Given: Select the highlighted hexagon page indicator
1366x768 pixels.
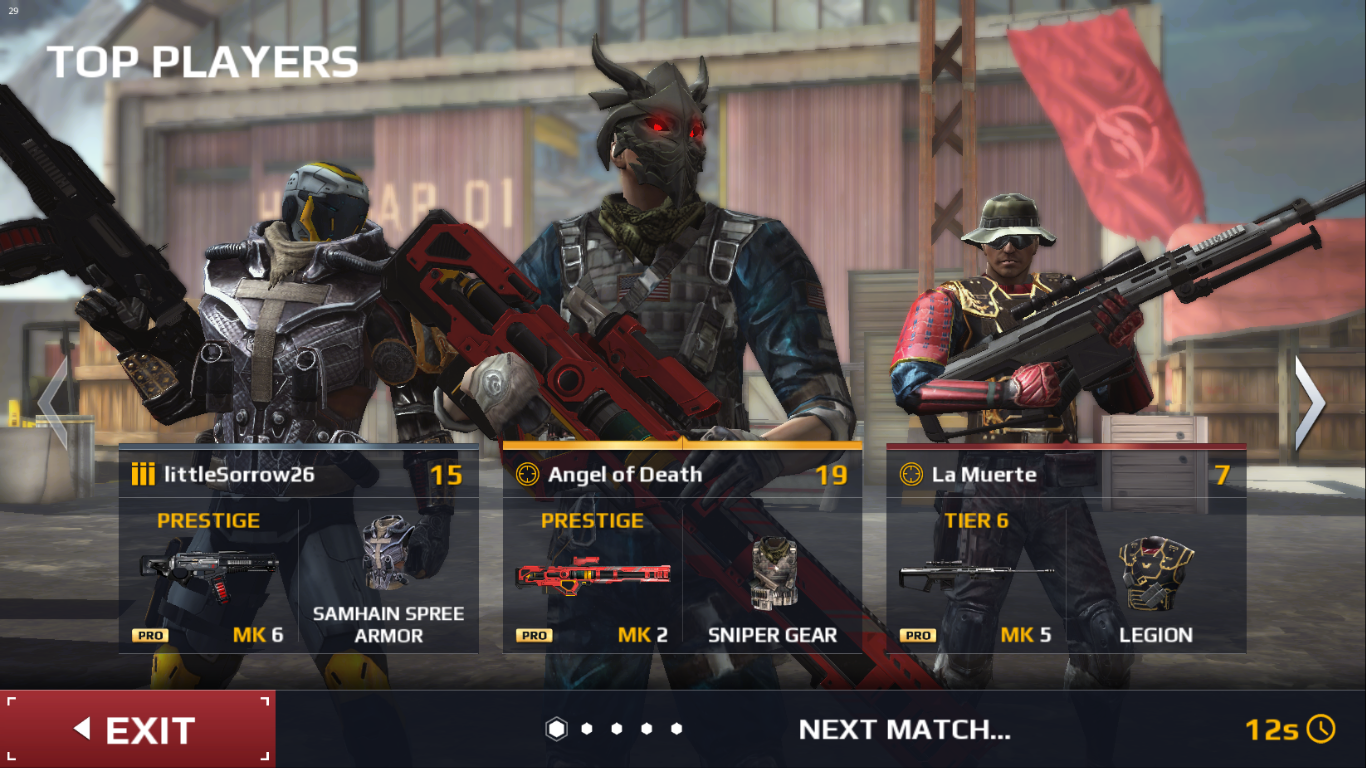Looking at the screenshot, I should tap(556, 729).
